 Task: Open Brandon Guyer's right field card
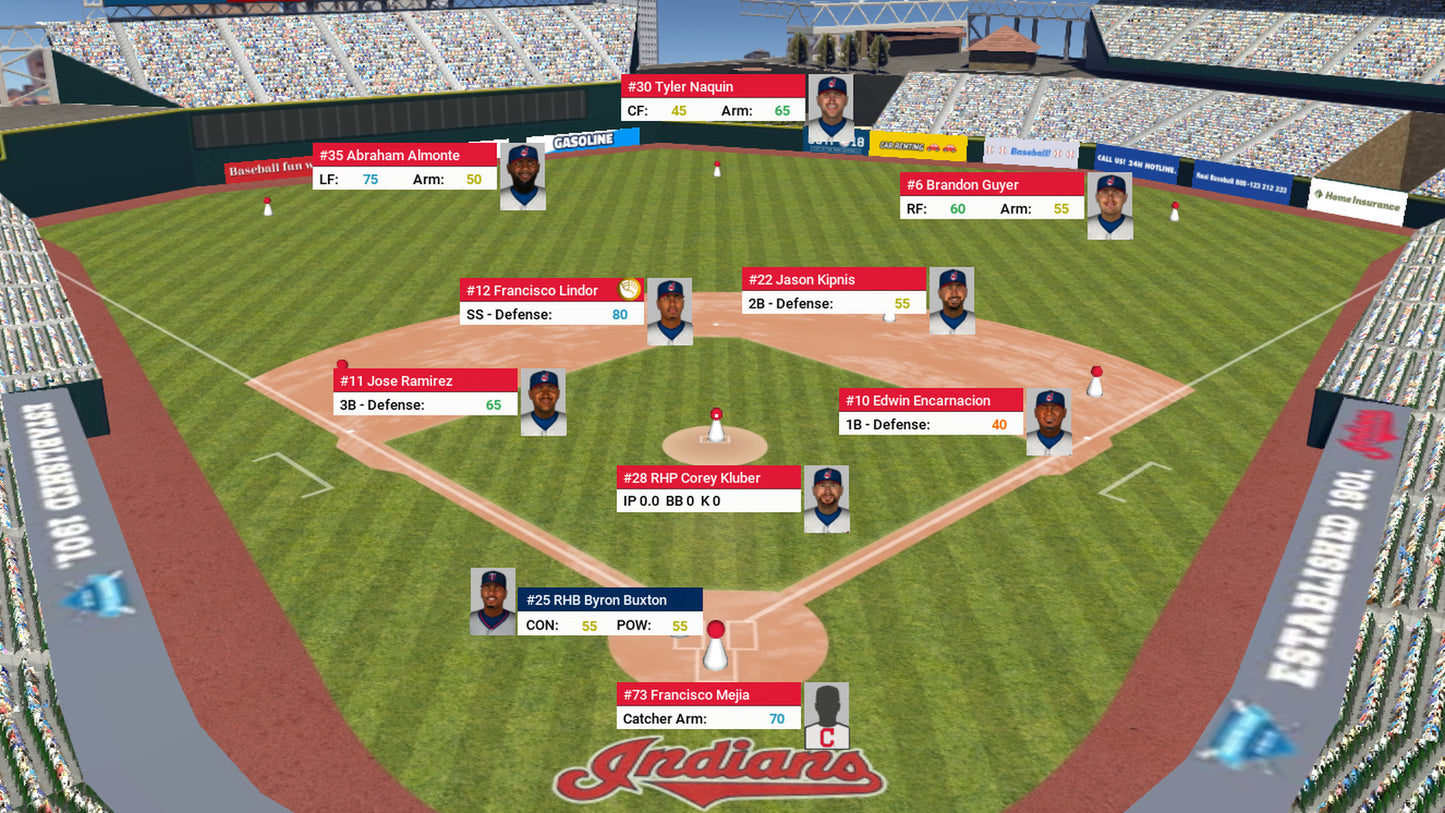coord(992,197)
